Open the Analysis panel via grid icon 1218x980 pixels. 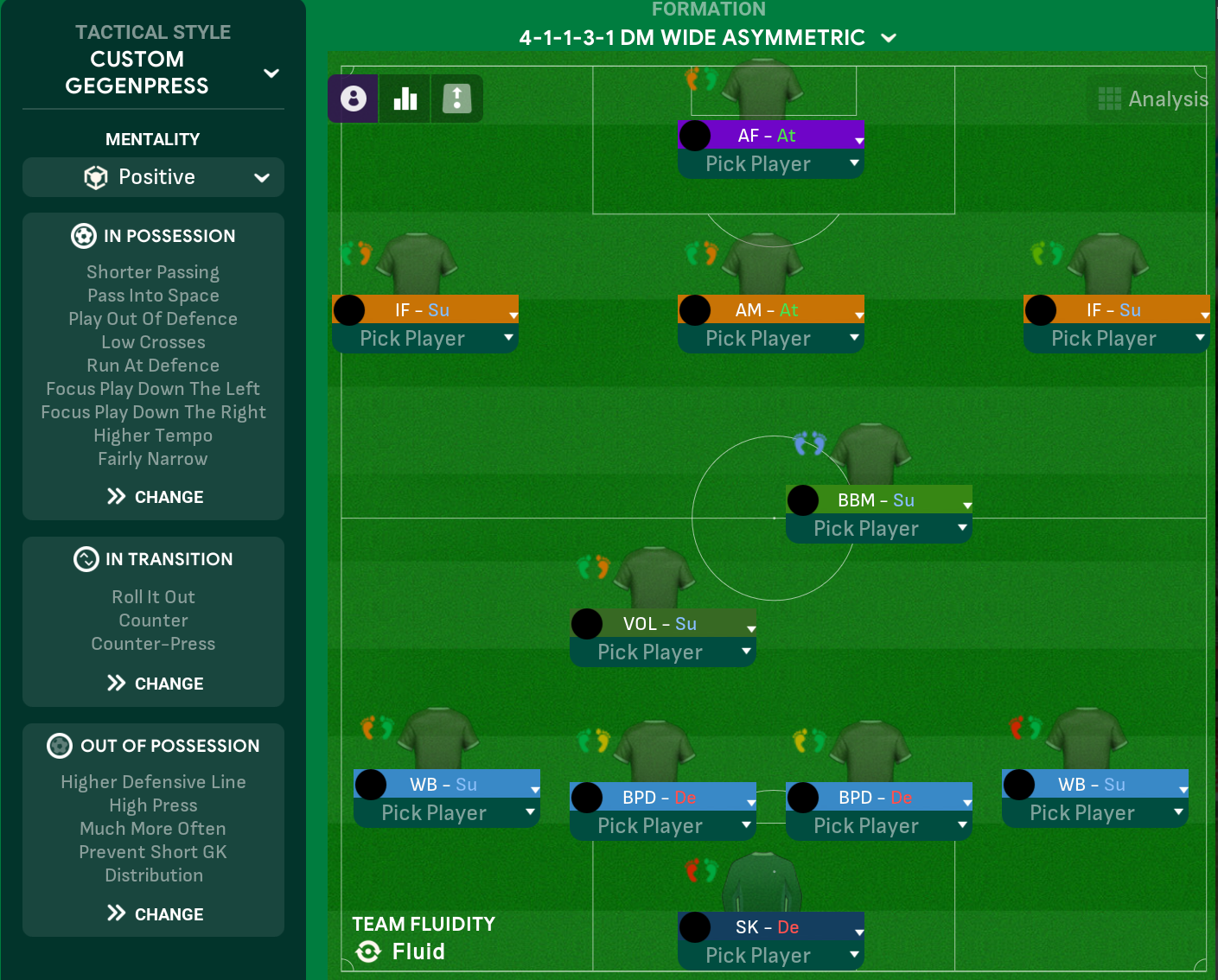pos(1110,99)
